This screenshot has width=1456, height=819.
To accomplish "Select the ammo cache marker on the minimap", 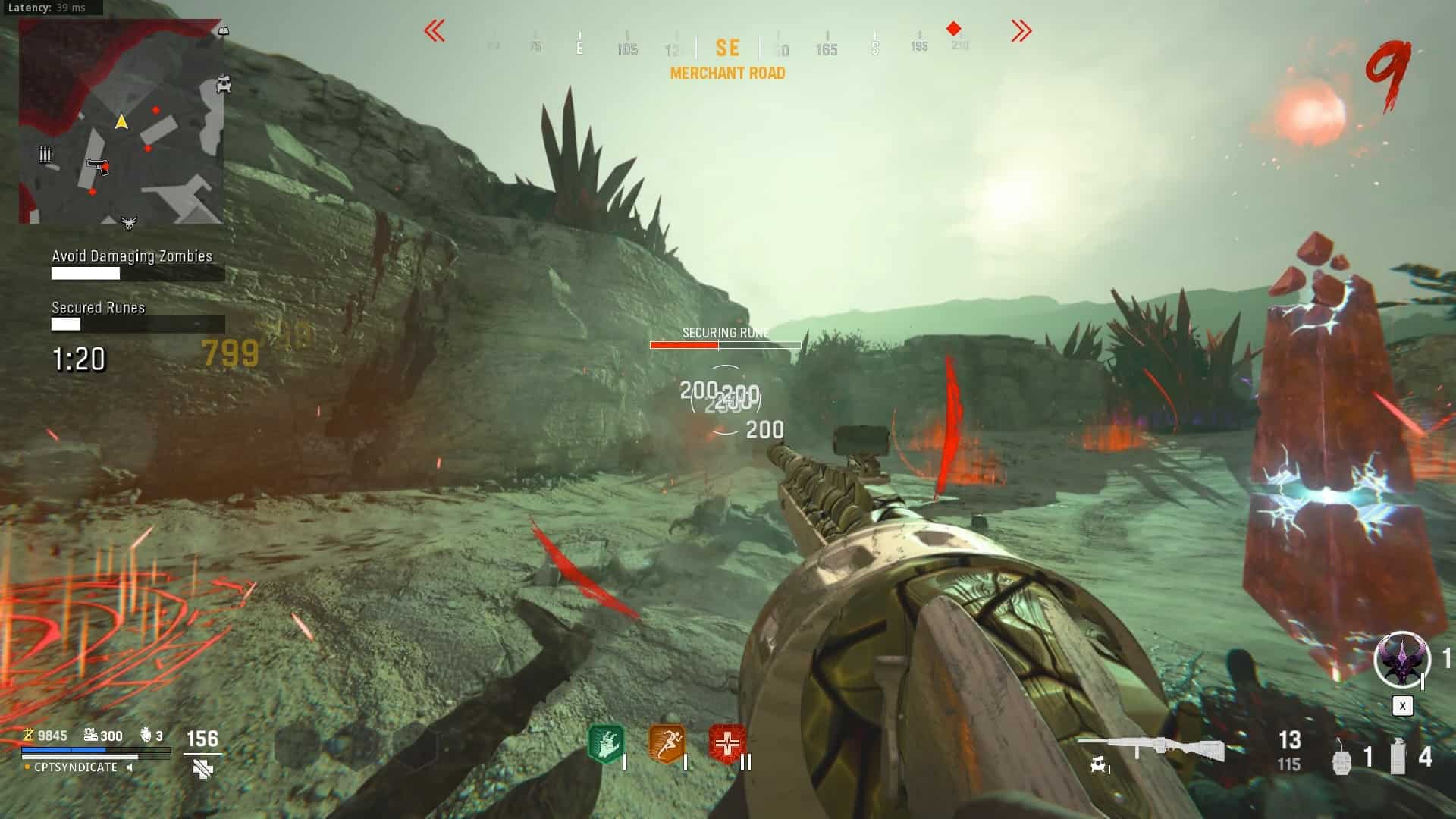I will tap(45, 155).
